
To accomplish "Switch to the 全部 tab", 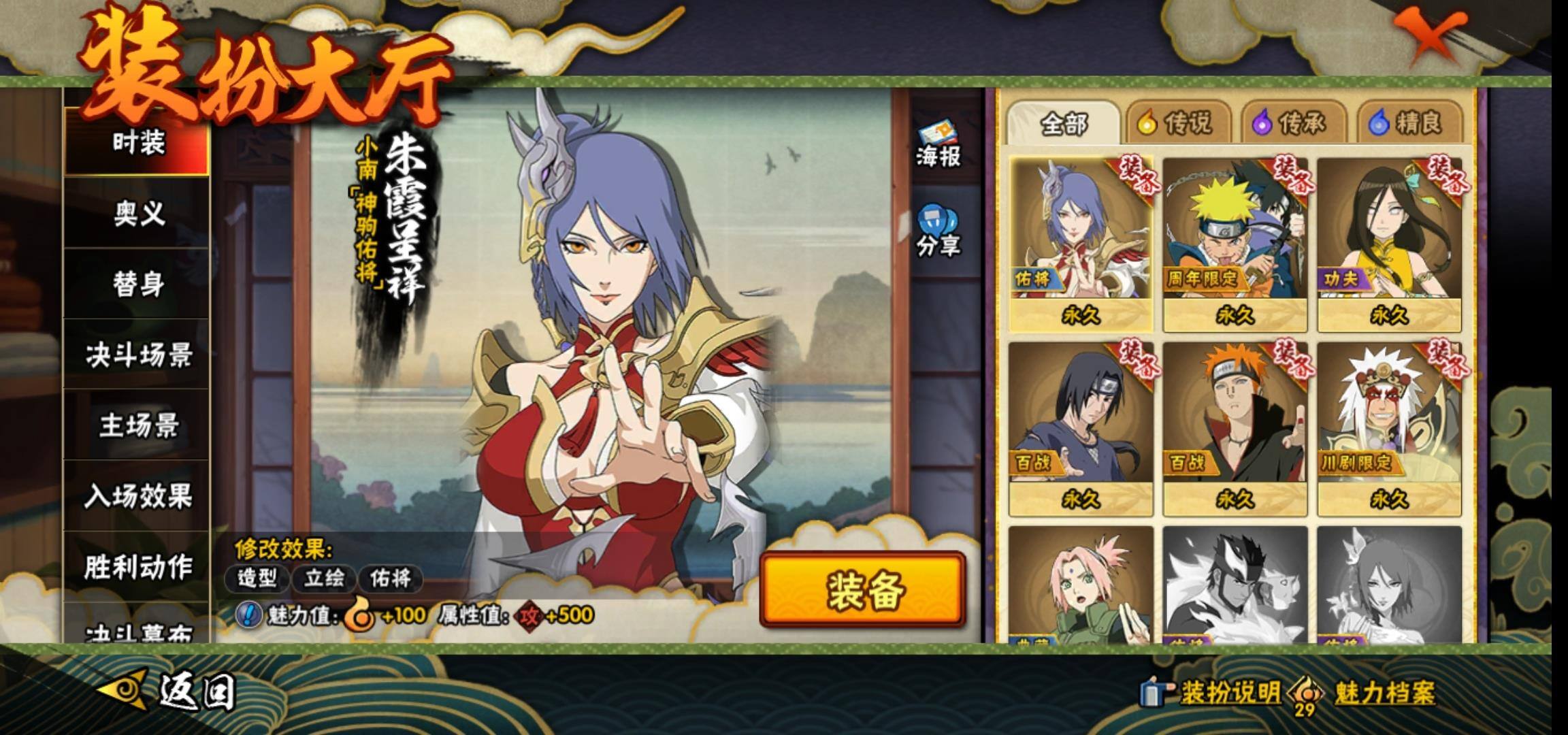I will (1063, 124).
